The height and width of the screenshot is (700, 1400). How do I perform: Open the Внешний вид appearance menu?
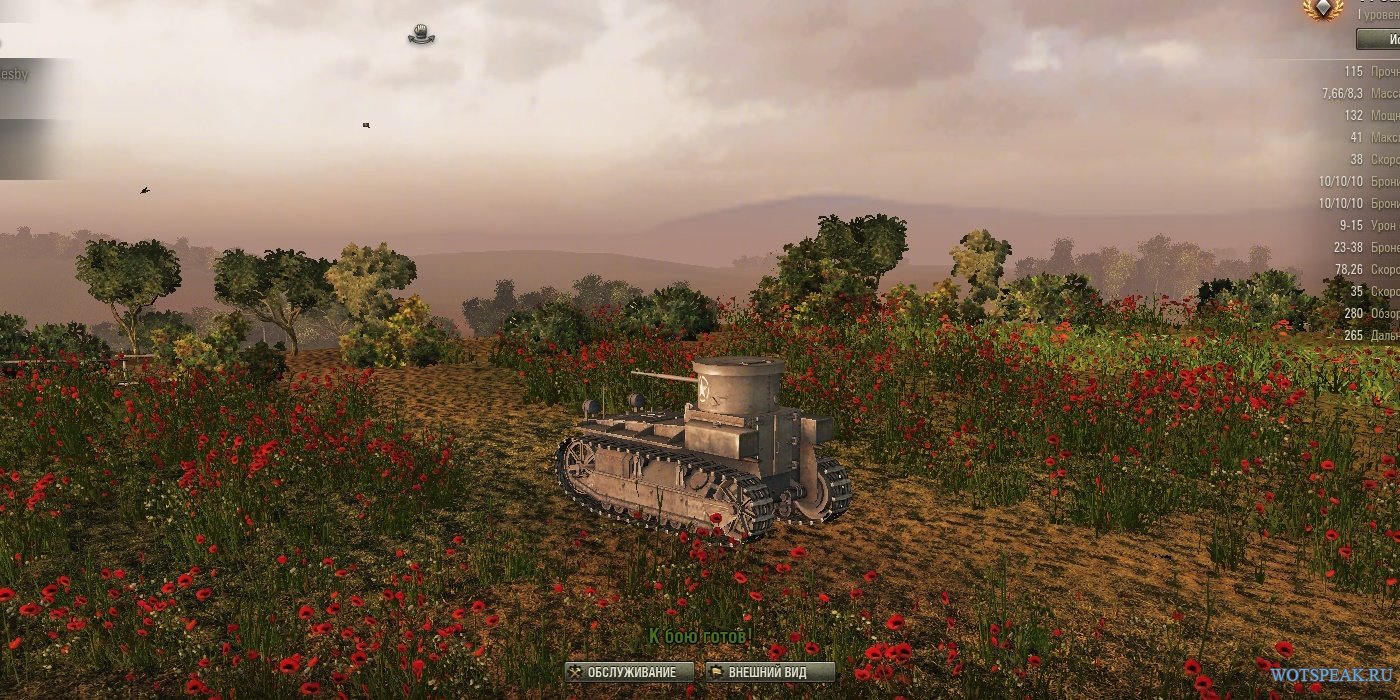point(770,672)
